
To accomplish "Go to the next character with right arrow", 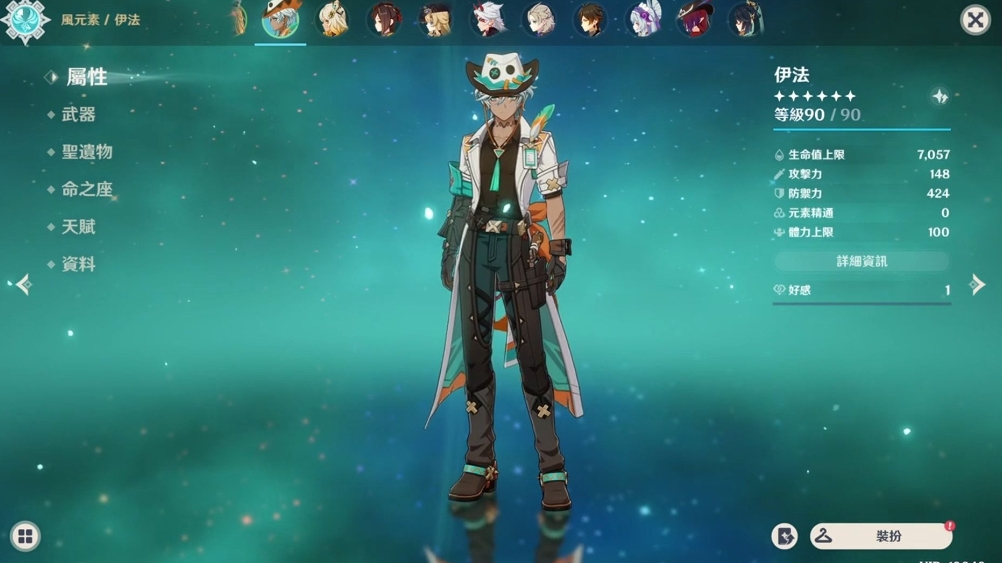I will tap(978, 285).
